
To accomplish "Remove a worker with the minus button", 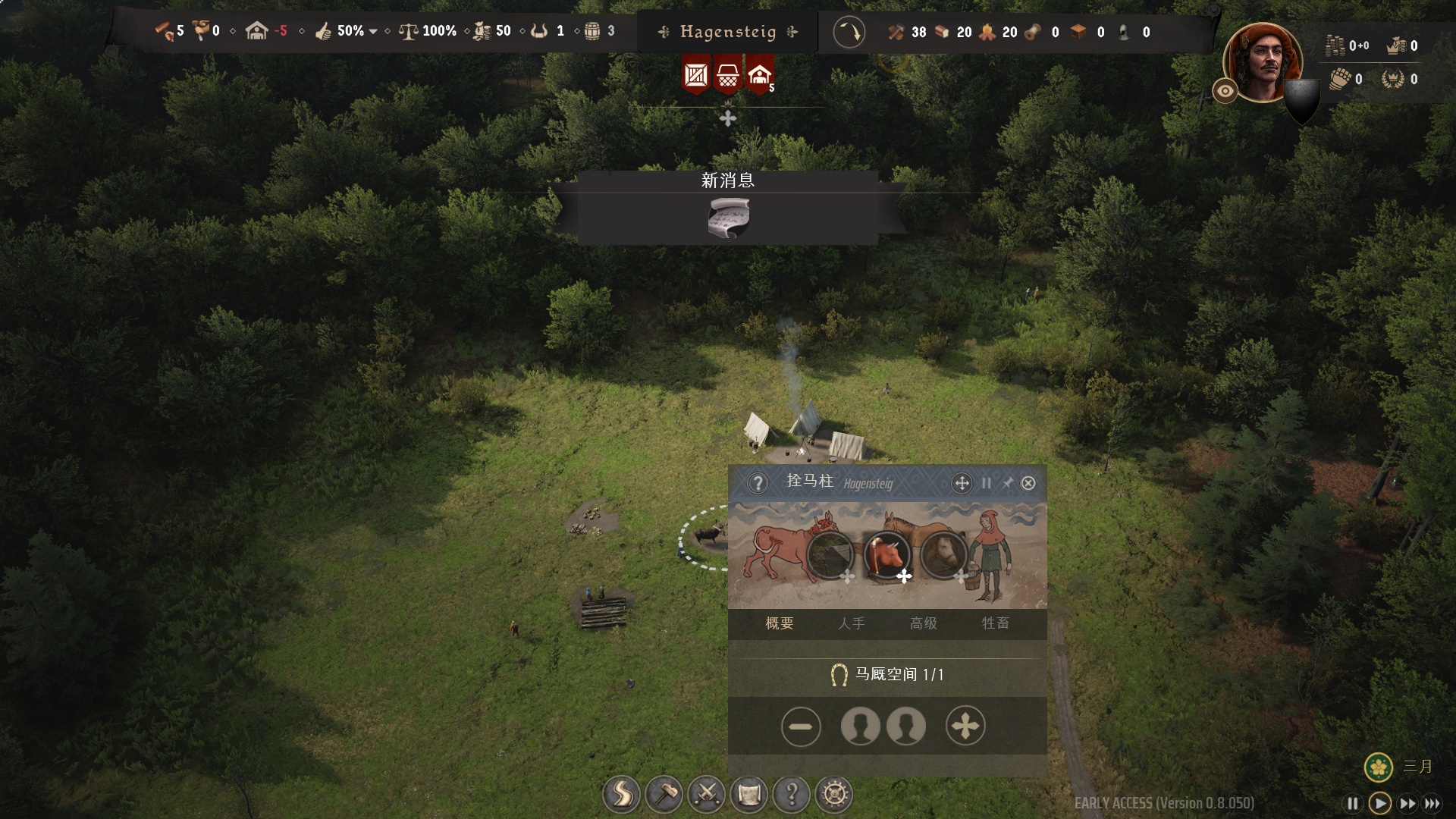I will point(800,726).
